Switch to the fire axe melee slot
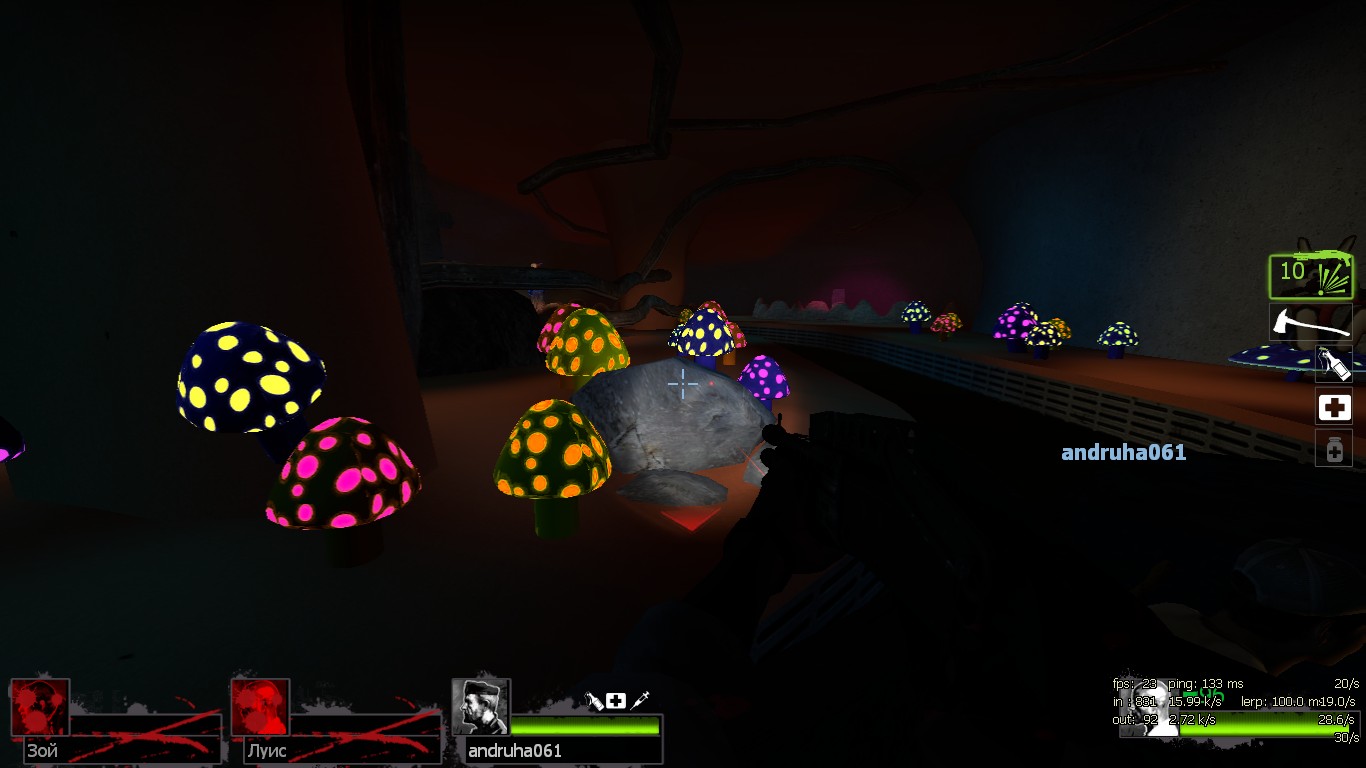The image size is (1366, 768). [x=1310, y=322]
